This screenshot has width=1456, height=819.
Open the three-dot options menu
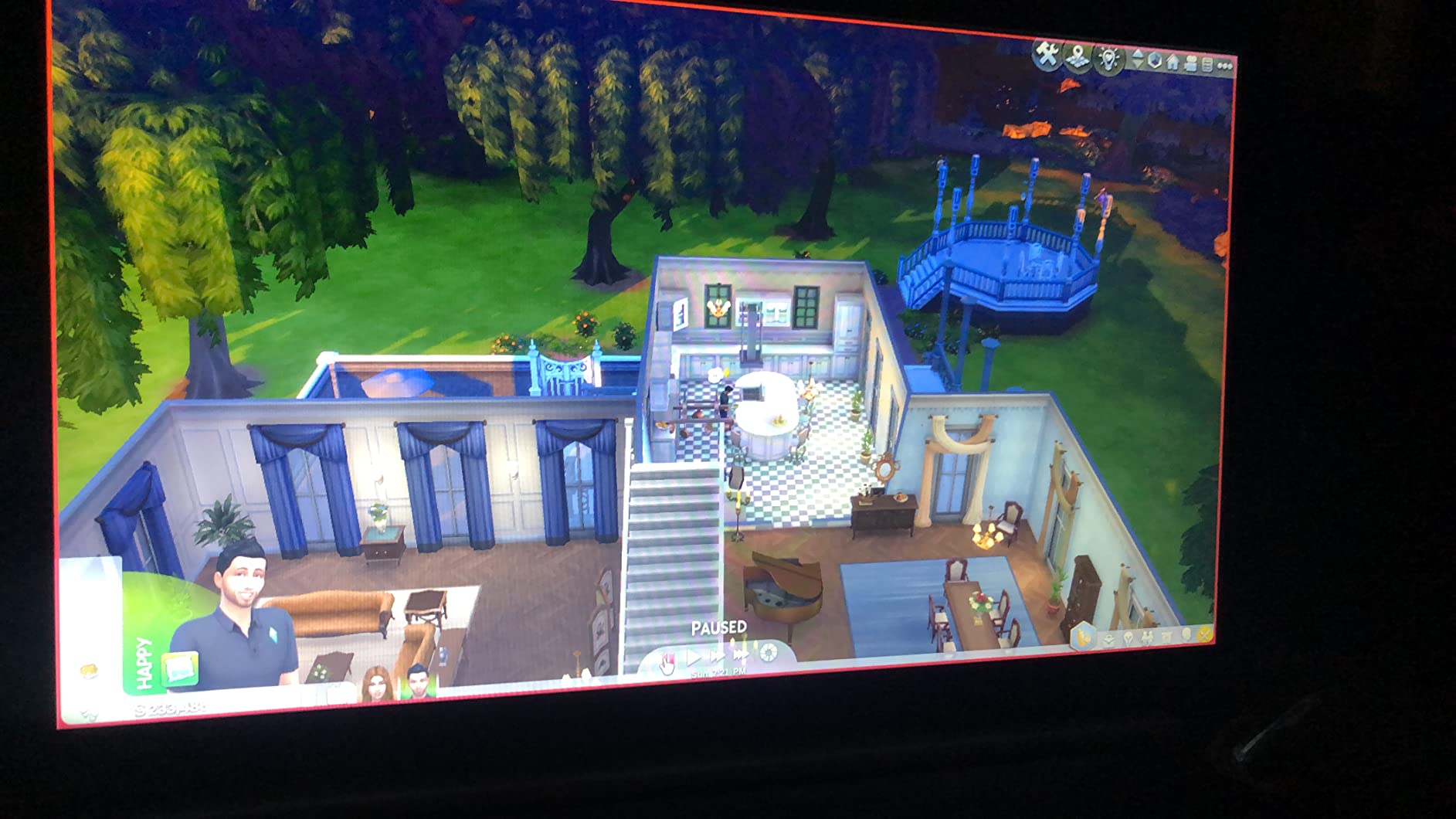(1225, 66)
